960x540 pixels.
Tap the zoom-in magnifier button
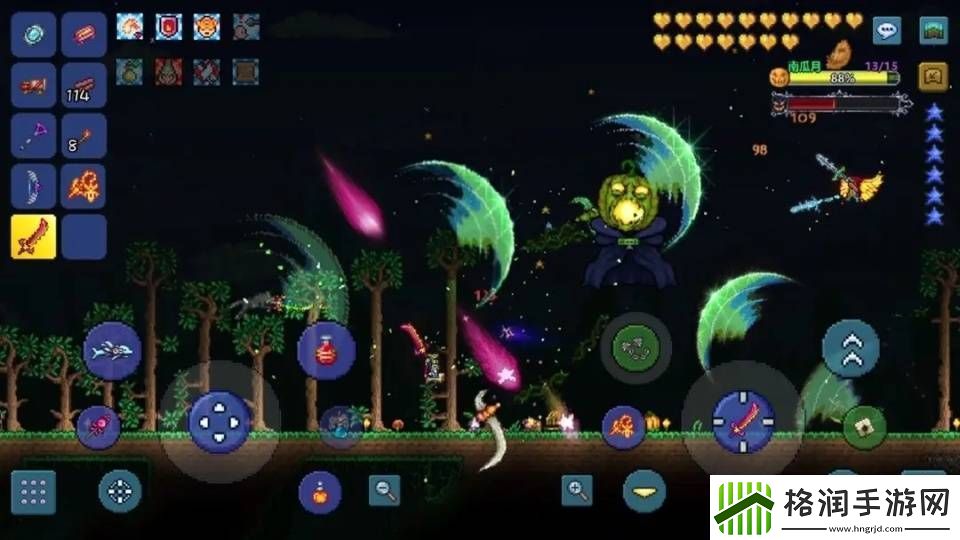577,489
